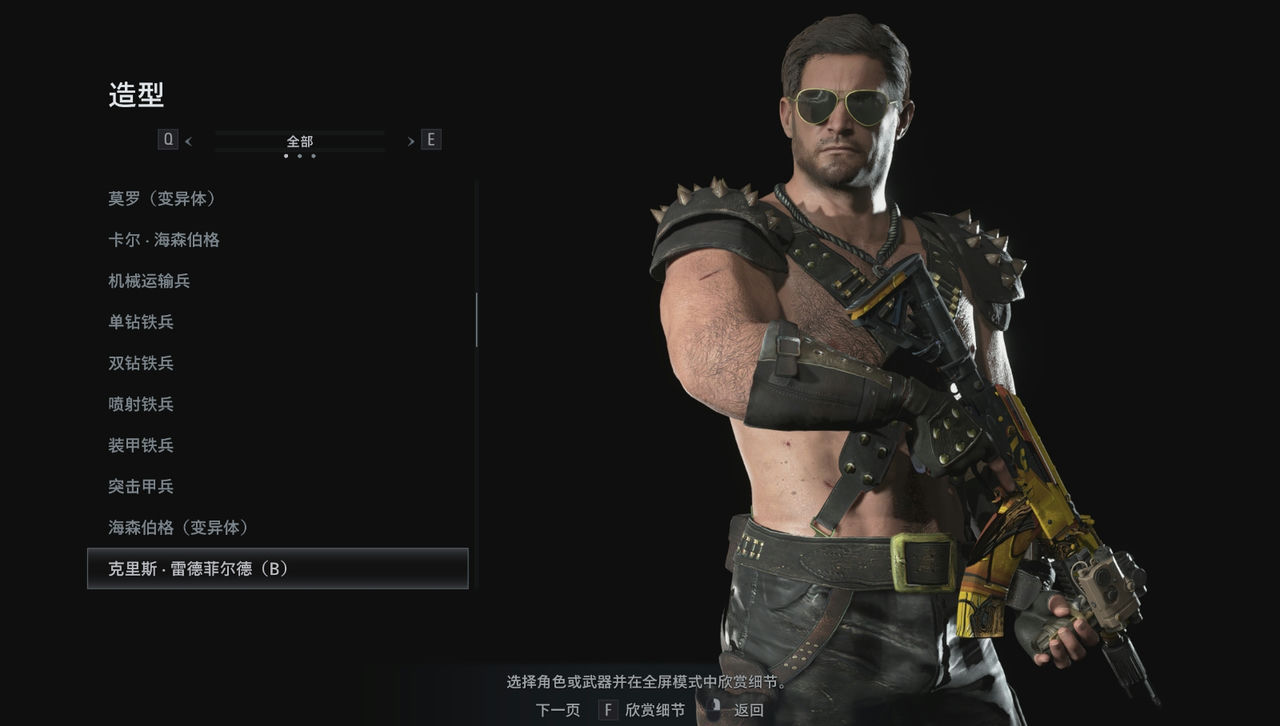Image resolution: width=1280 pixels, height=726 pixels.
Task: Click the E key icon beside the category selector
Action: (430, 139)
